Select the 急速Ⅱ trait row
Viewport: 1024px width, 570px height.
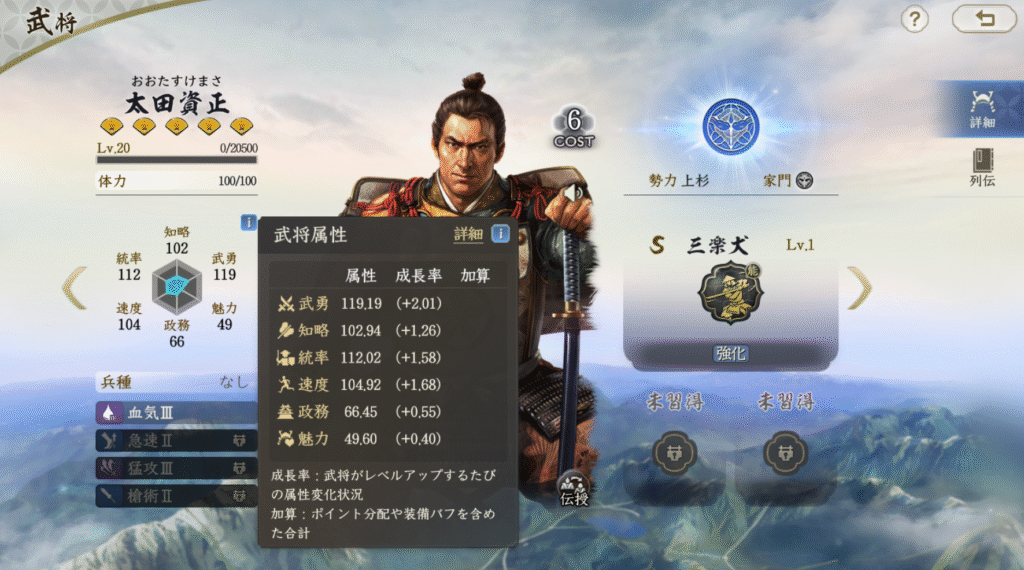click(176, 440)
